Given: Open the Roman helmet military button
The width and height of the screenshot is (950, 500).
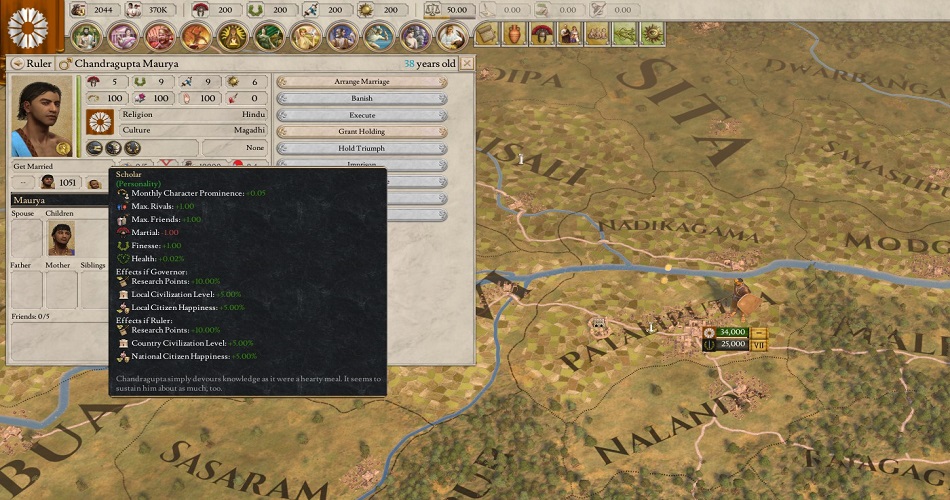Looking at the screenshot, I should click(541, 34).
